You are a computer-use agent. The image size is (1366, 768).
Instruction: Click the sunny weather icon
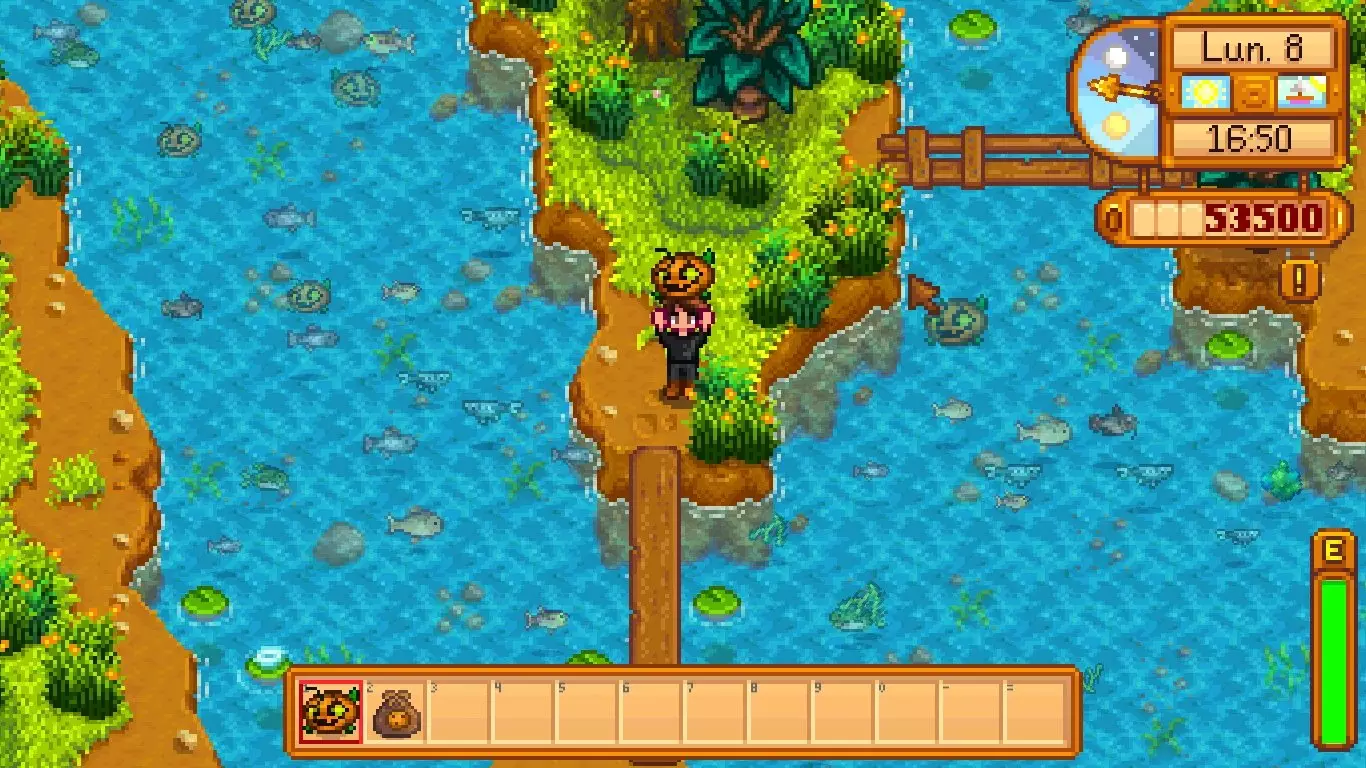point(1207,92)
